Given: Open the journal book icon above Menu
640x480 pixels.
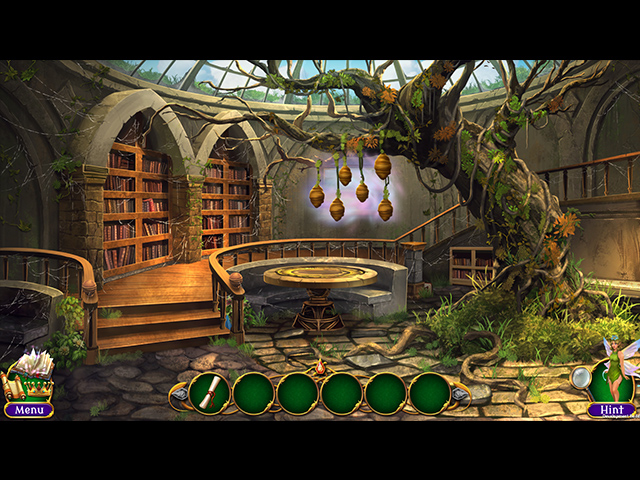Looking at the screenshot, I should point(29,375).
